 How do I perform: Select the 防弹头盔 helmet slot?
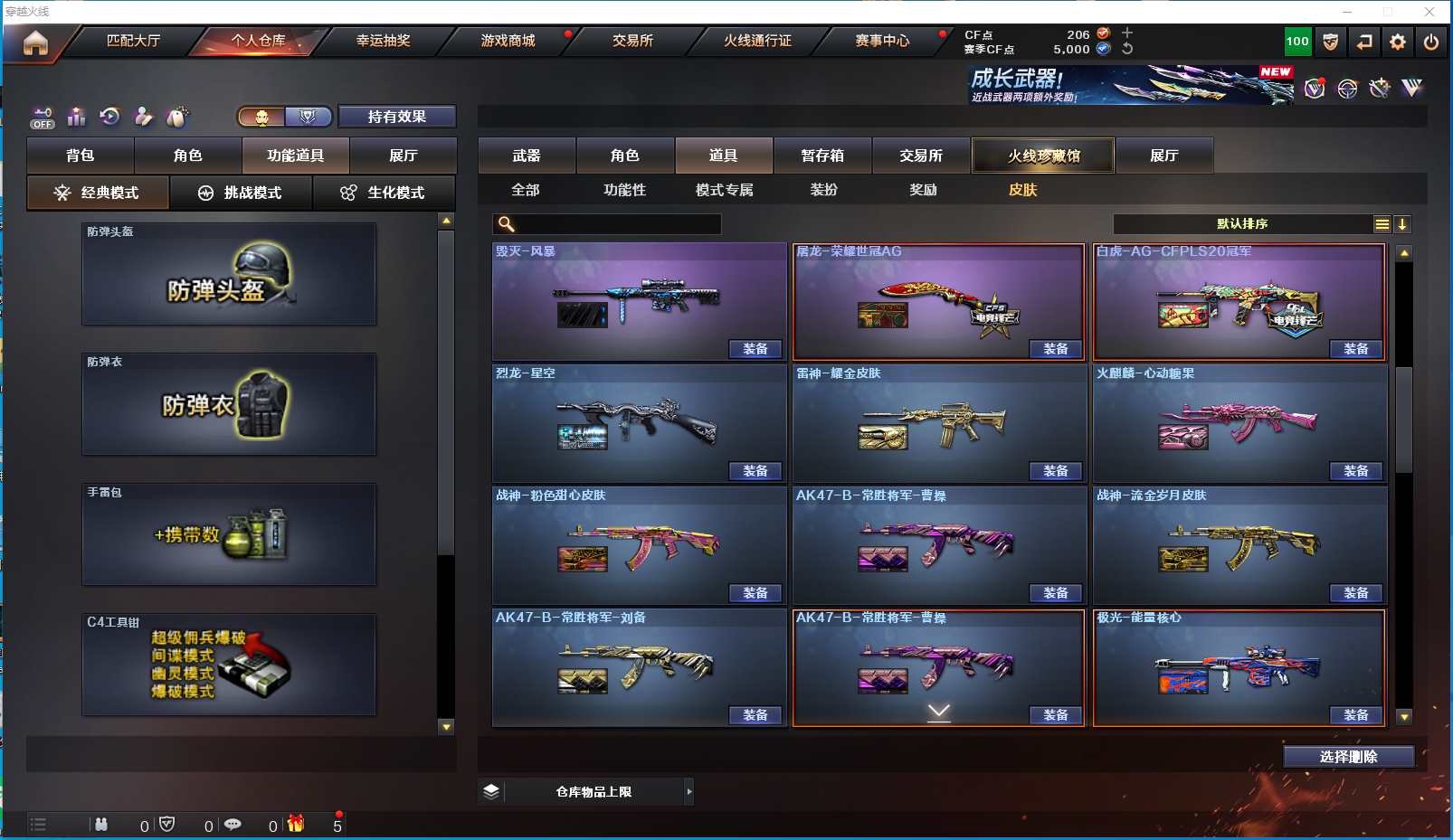click(229, 275)
